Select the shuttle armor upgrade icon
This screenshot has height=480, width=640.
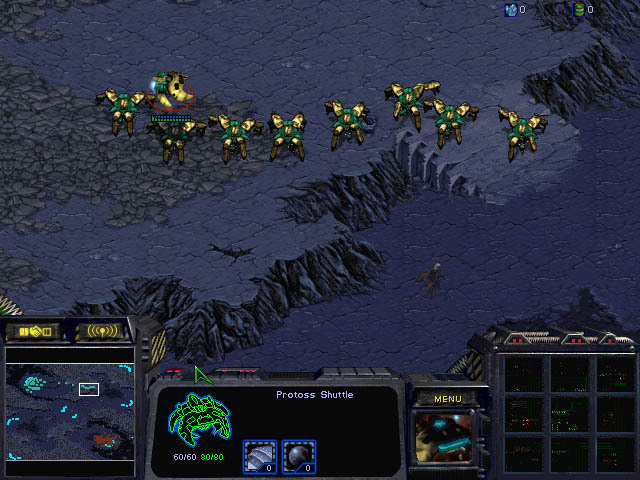tap(258, 455)
